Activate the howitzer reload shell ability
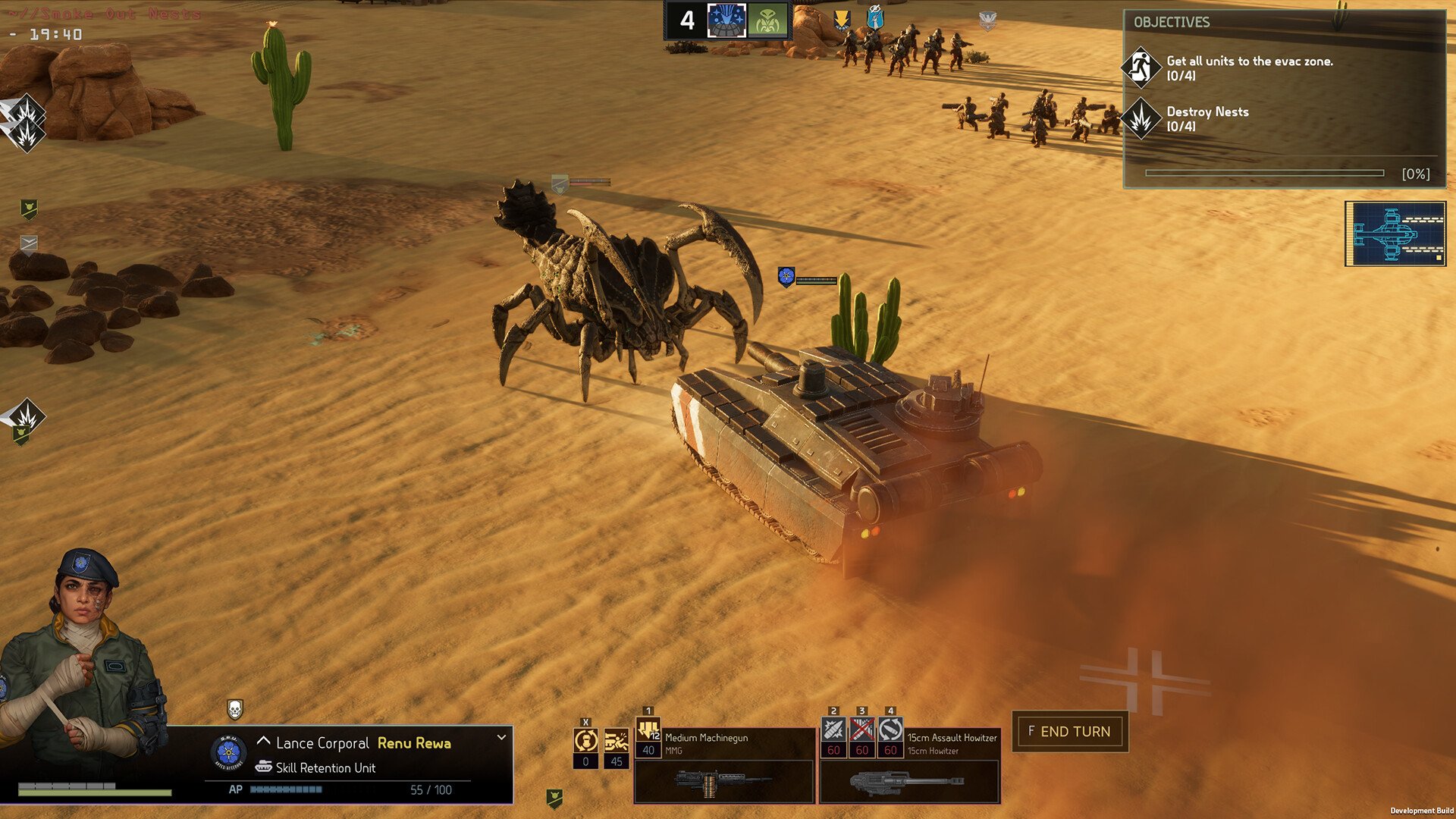 [x=890, y=731]
